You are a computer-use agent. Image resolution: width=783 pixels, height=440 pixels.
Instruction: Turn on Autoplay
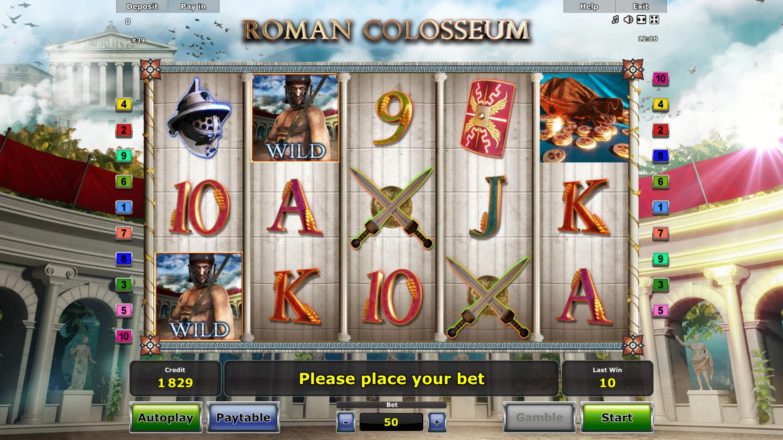[166, 417]
